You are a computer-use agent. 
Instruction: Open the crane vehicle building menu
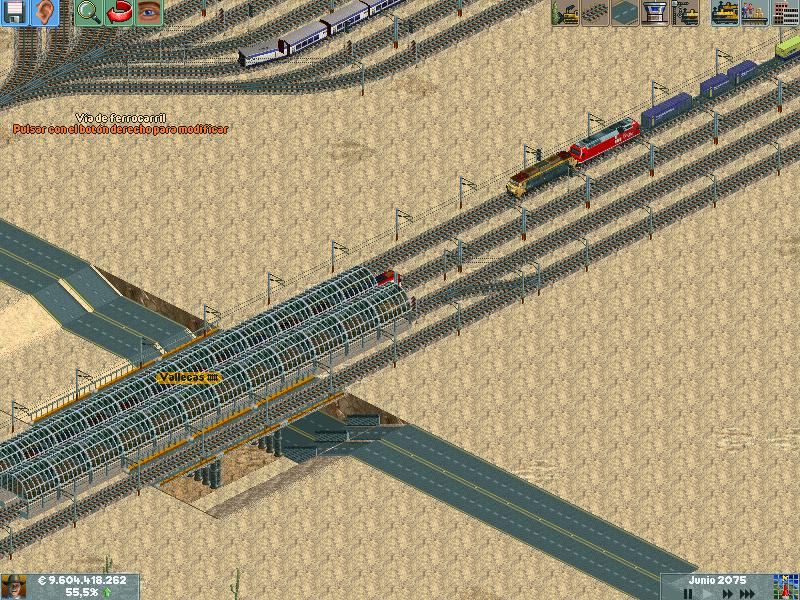point(686,13)
